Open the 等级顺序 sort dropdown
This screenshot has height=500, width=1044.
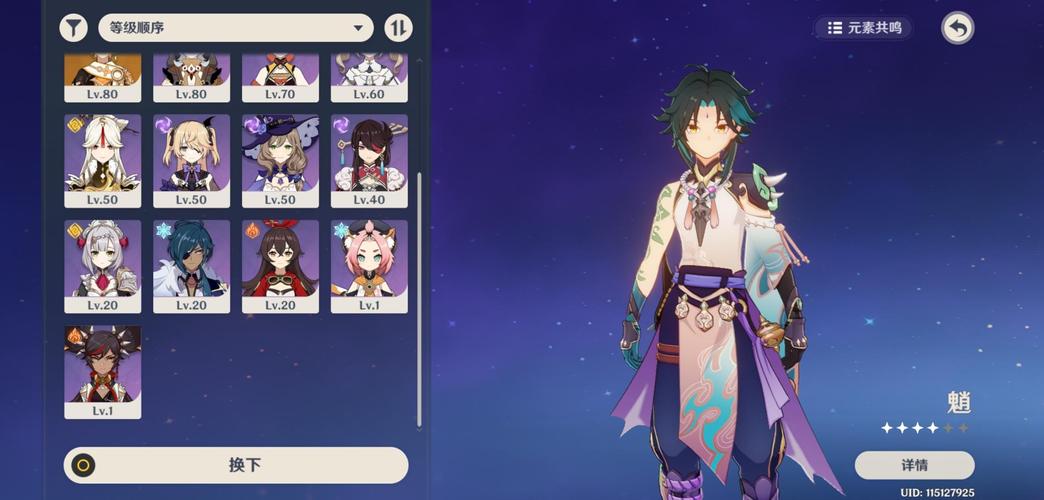(236, 28)
